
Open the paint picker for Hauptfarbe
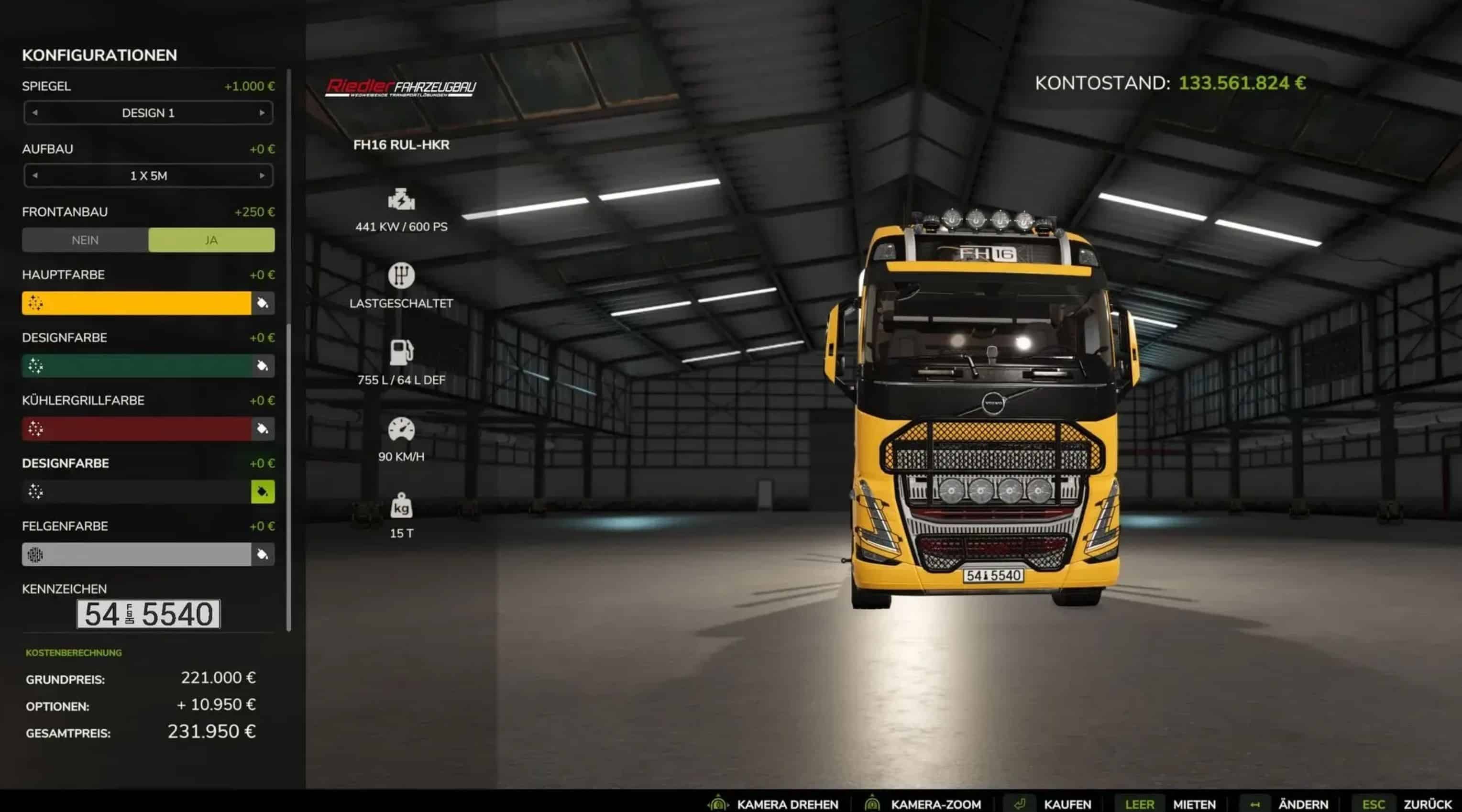pyautogui.click(x=263, y=303)
